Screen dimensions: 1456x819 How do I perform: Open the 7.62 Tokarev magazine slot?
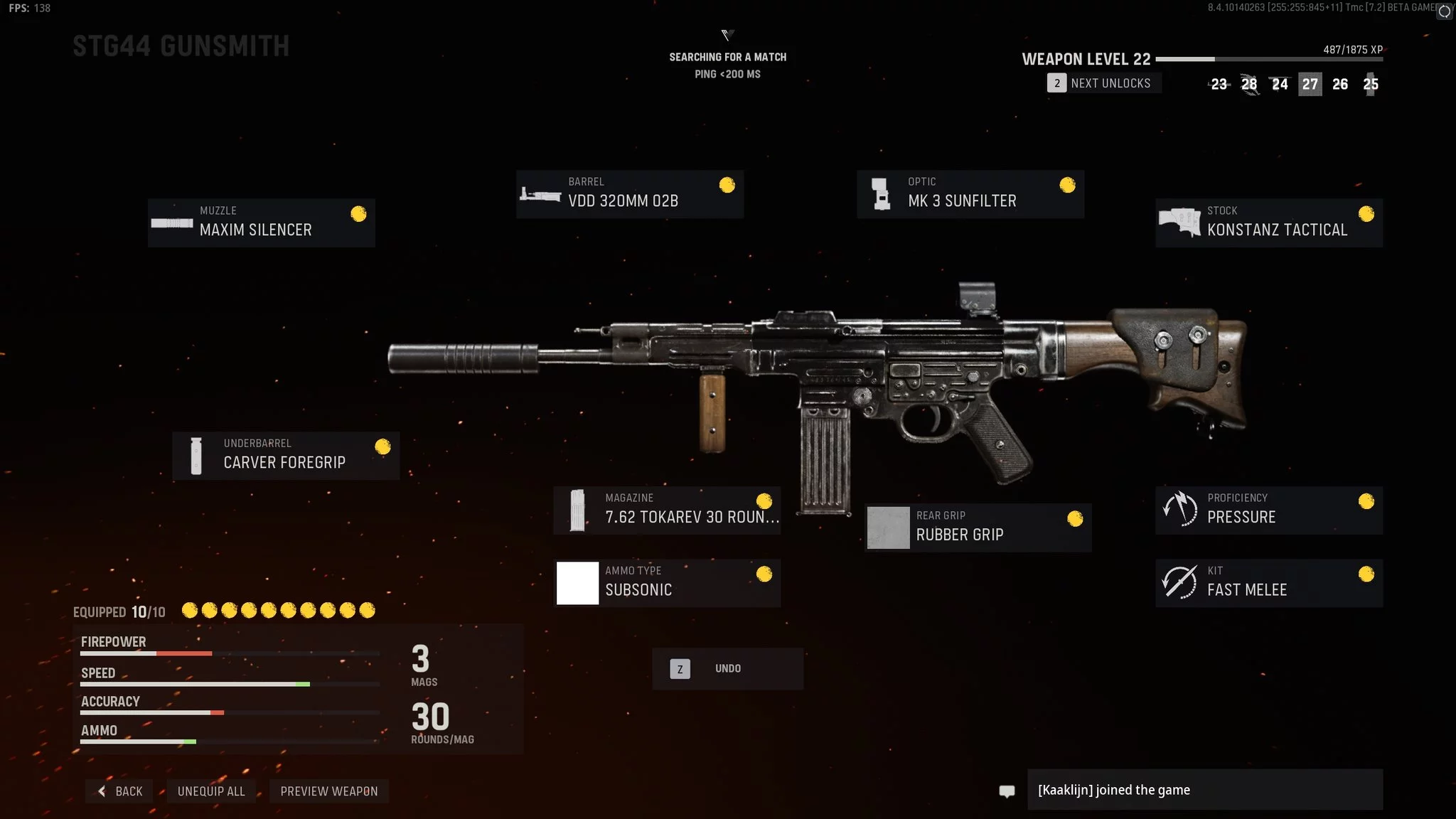tap(667, 510)
